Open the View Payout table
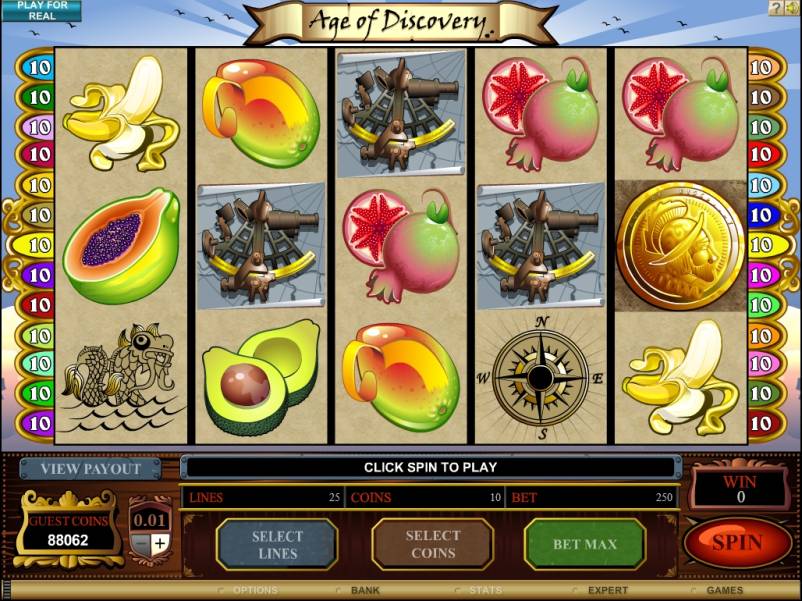This screenshot has width=802, height=601. click(90, 469)
